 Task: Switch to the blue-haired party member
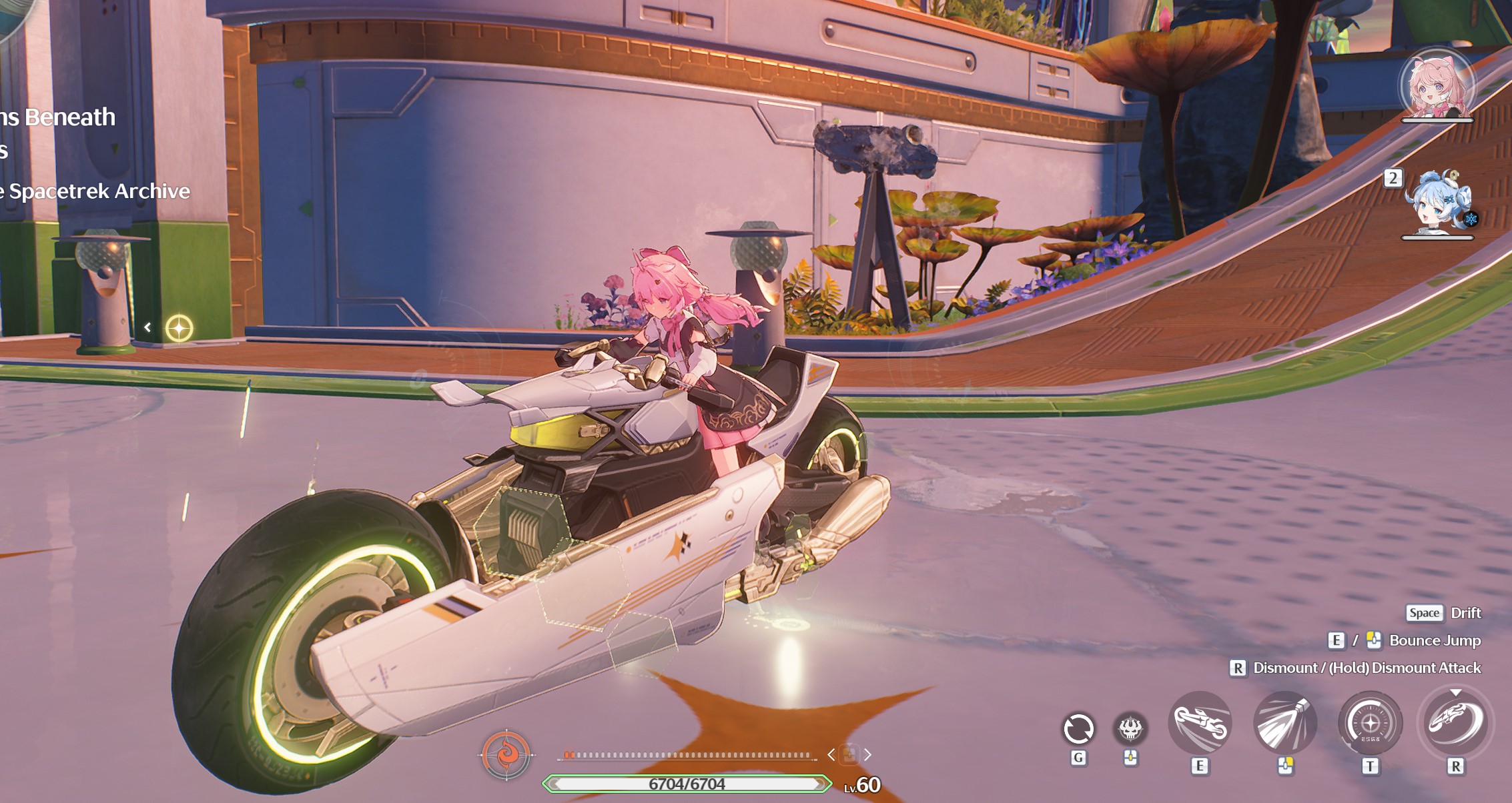[x=1437, y=203]
